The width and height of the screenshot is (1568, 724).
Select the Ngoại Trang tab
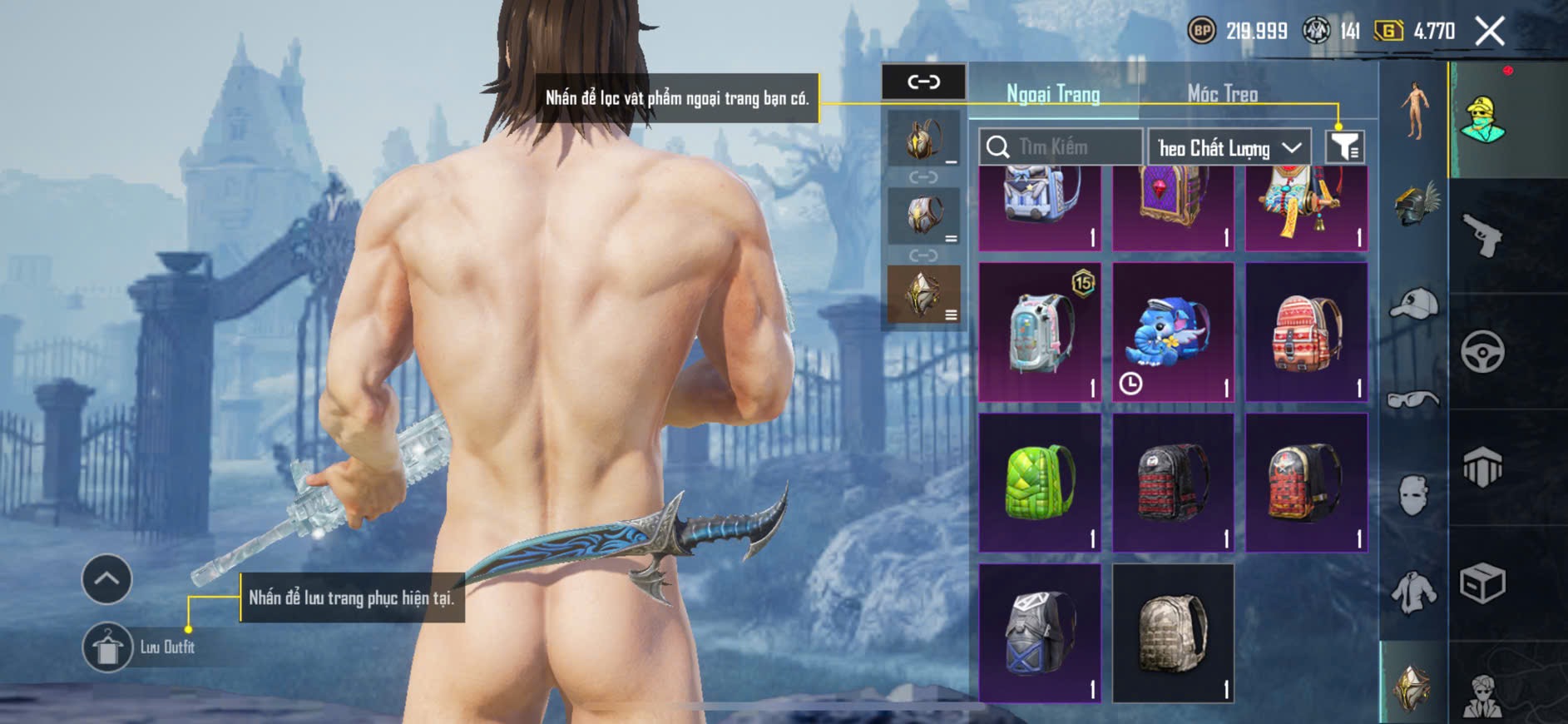click(x=1053, y=94)
